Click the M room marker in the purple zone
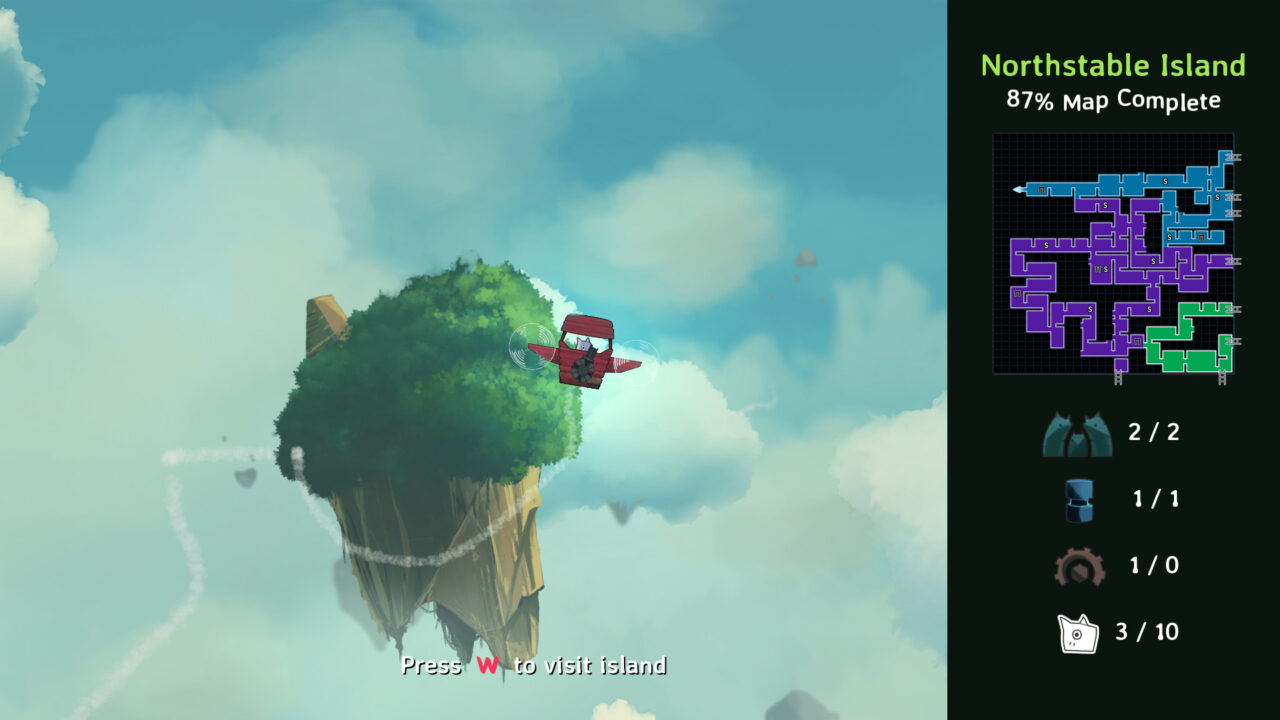1280x720 pixels. click(1098, 268)
